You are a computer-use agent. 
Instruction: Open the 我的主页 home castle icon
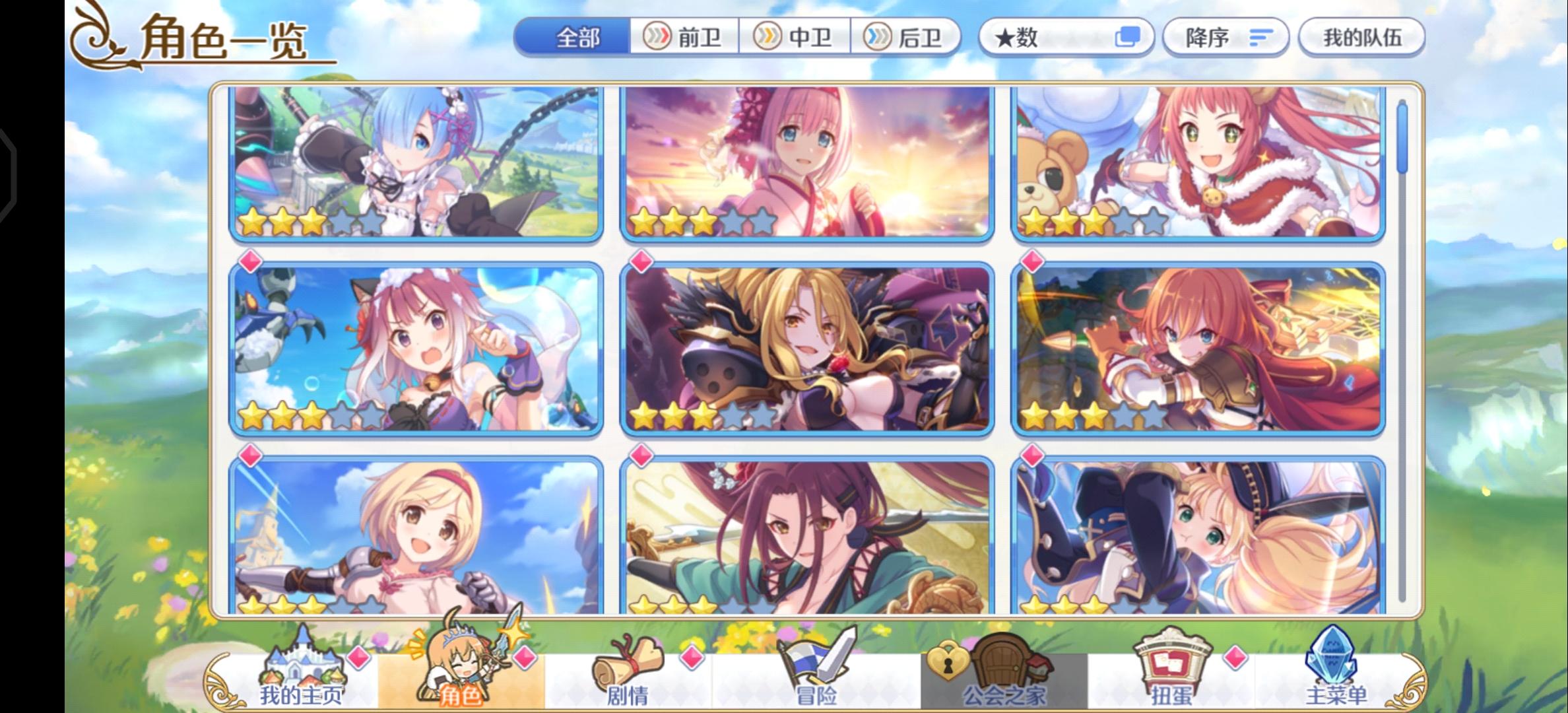(x=297, y=663)
